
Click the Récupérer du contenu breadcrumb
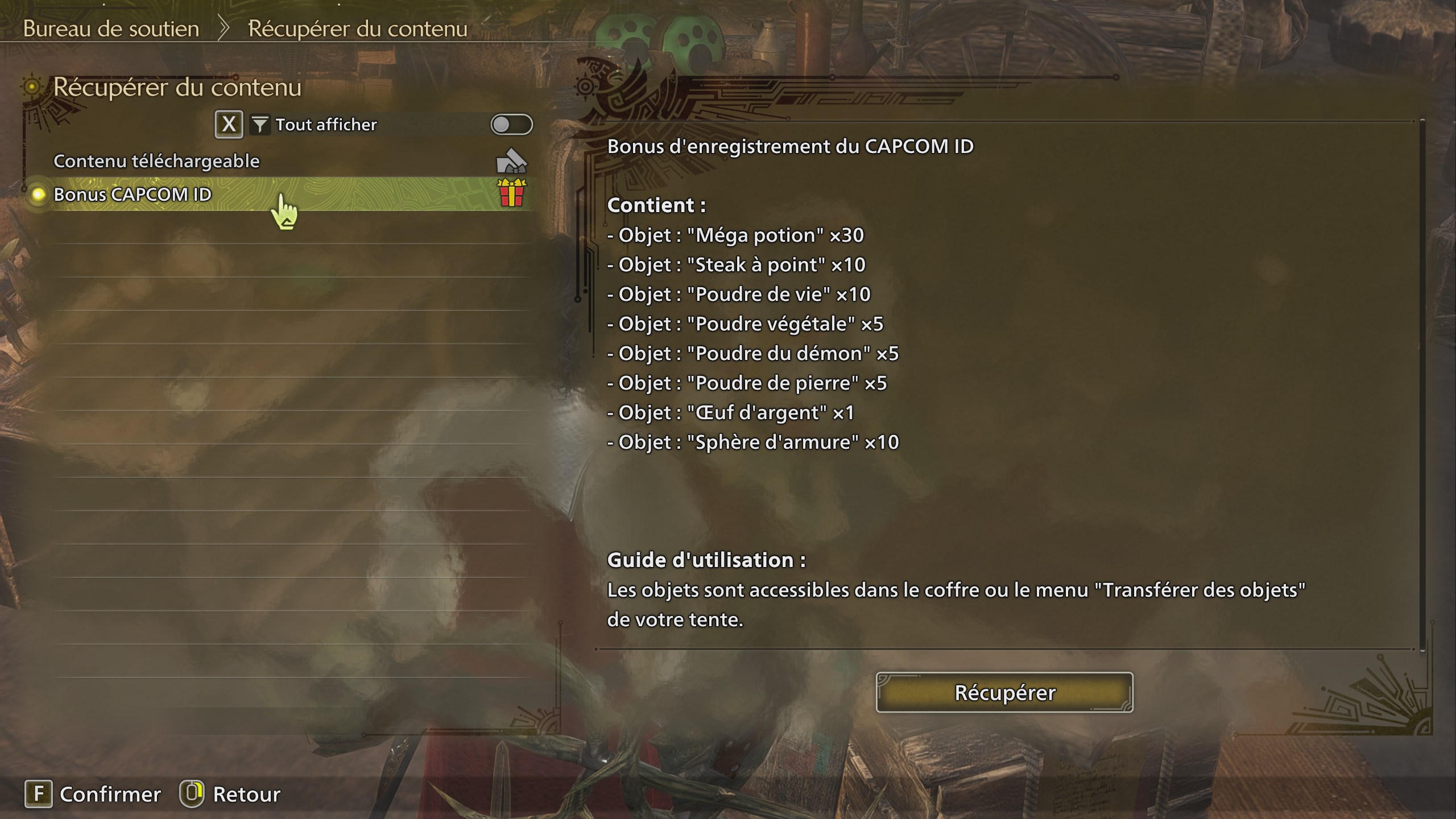pos(357,28)
